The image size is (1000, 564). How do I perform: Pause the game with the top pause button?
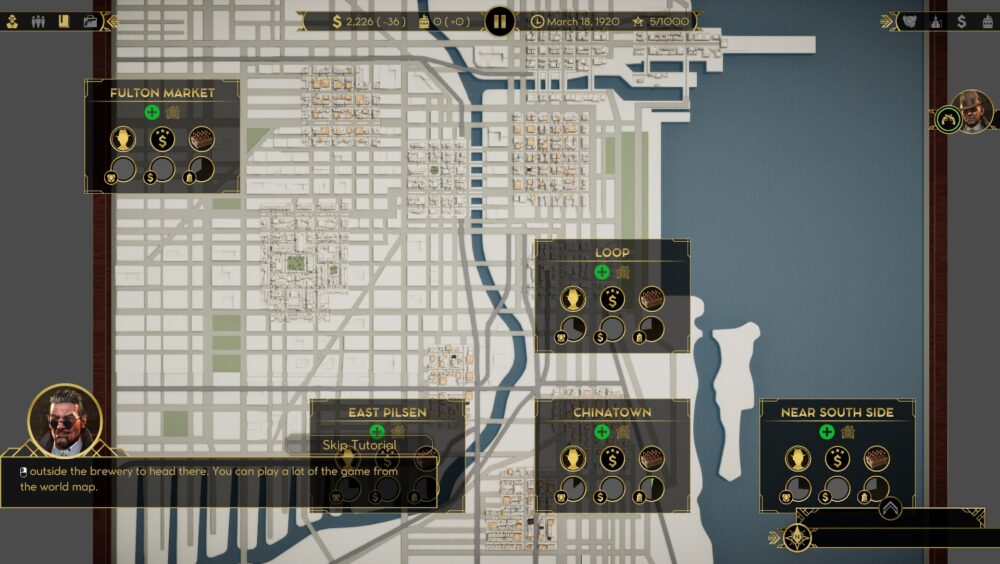pos(499,20)
